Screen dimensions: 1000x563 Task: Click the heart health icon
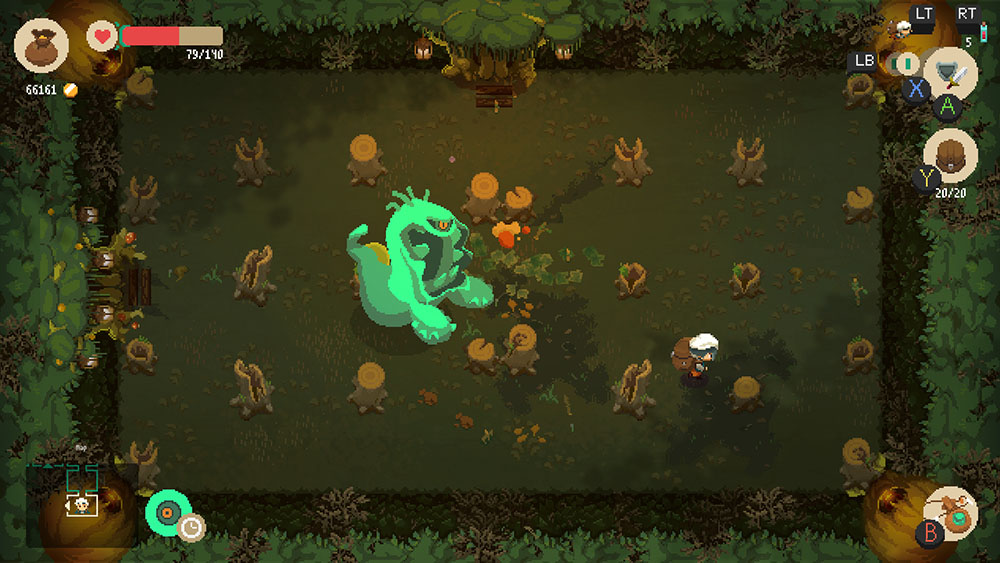click(101, 37)
